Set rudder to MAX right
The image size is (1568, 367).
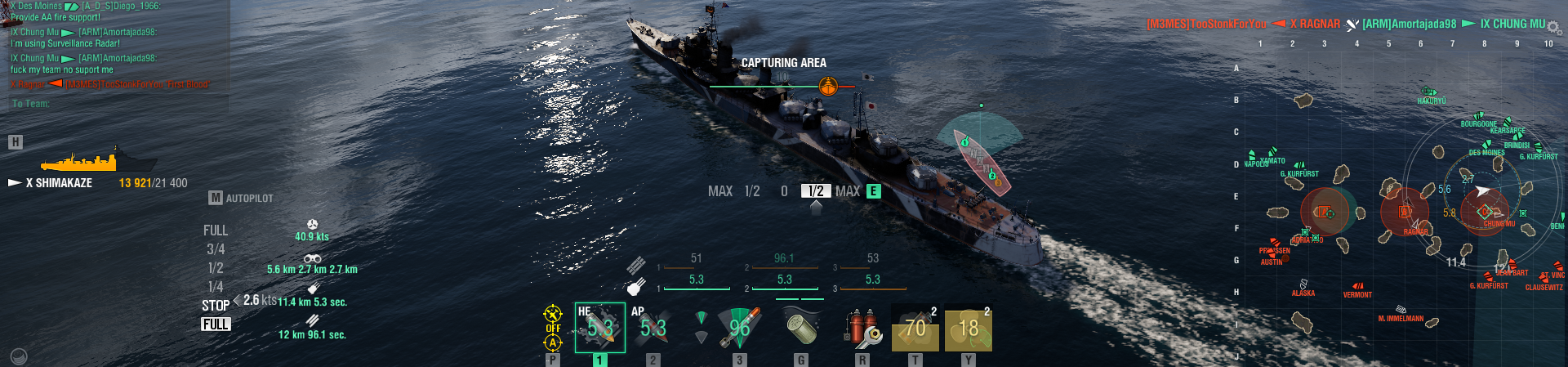click(x=847, y=191)
